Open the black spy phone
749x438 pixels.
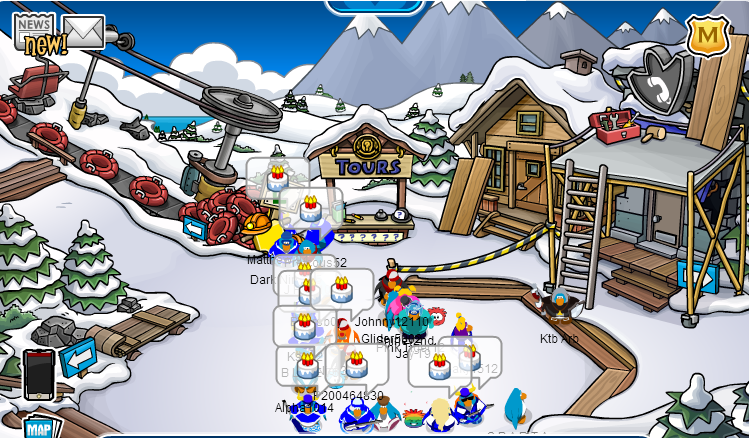[x=38, y=373]
